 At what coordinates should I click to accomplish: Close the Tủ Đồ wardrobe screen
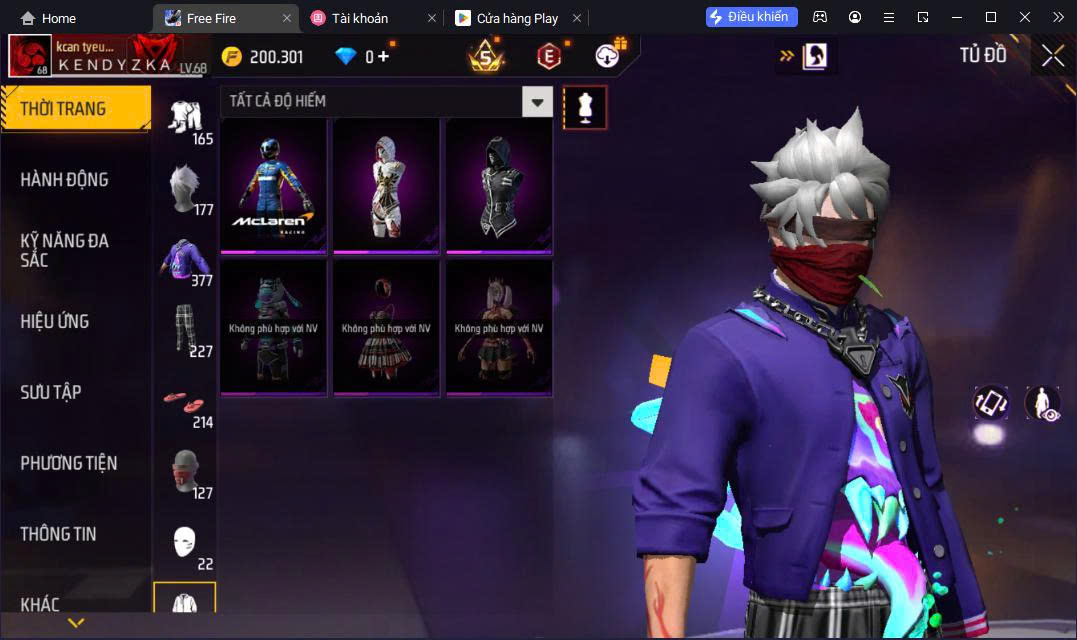[x=1052, y=56]
